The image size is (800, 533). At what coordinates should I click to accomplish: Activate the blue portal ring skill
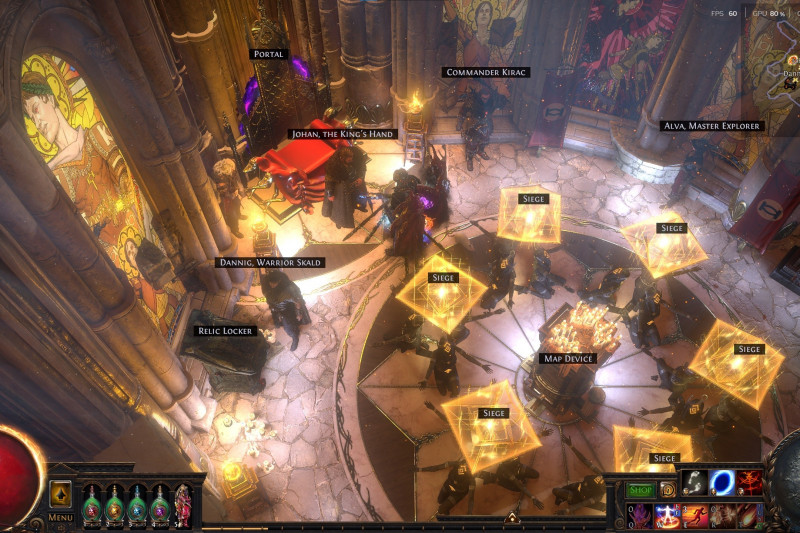point(723,483)
